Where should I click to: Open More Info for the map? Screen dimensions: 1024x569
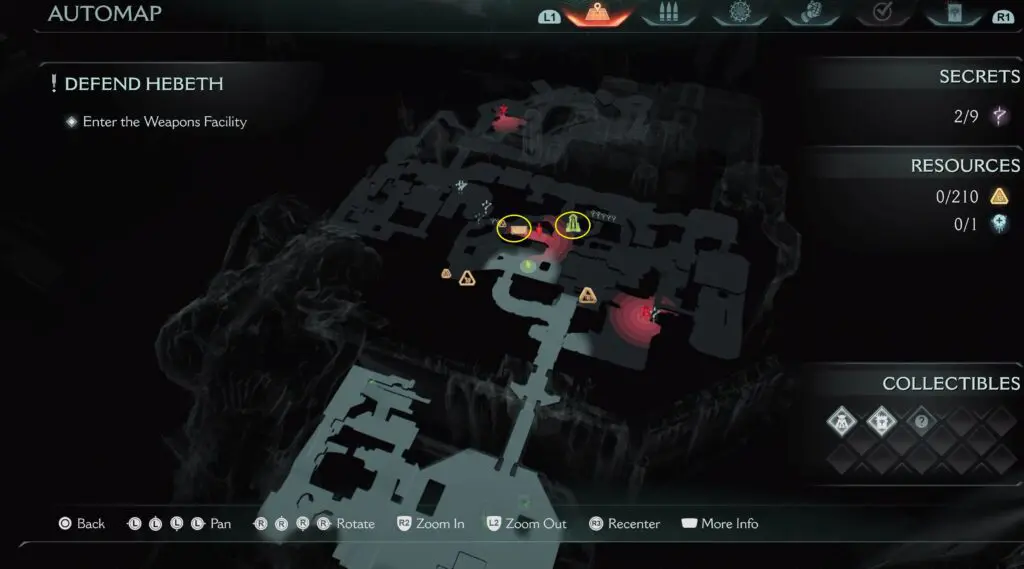pos(719,524)
